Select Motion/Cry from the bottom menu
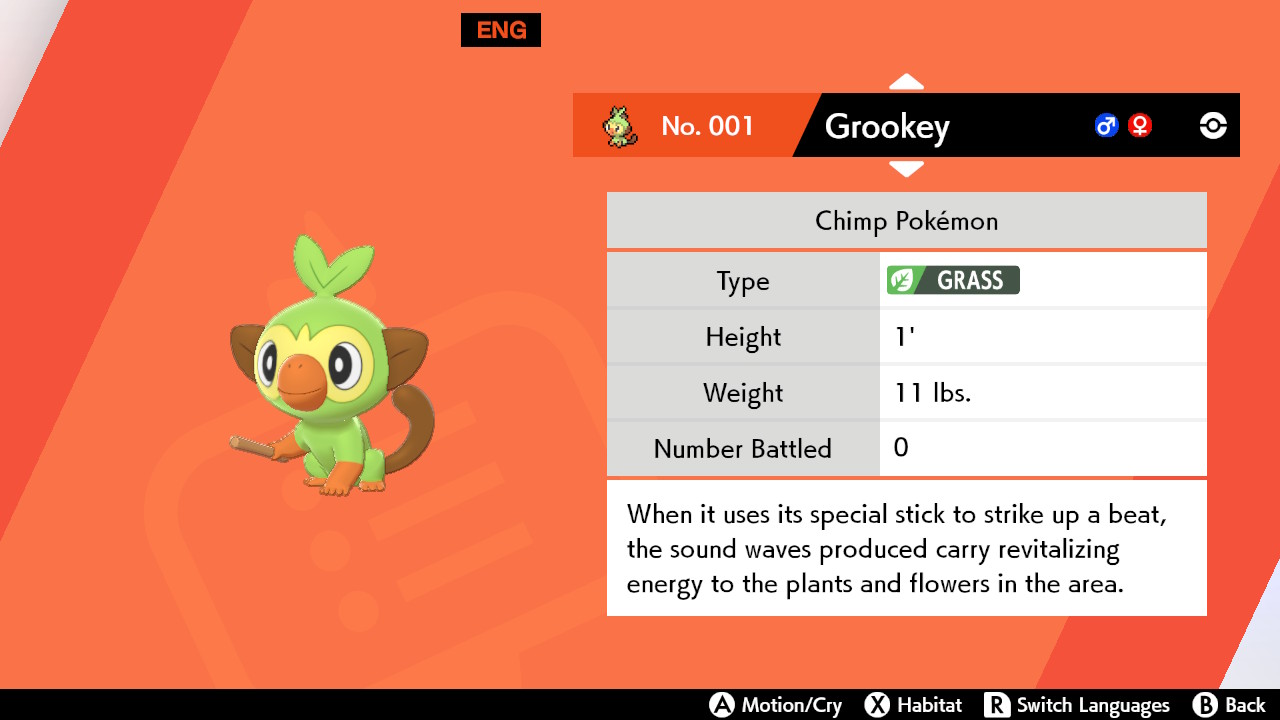The width and height of the screenshot is (1280, 720). [777, 704]
